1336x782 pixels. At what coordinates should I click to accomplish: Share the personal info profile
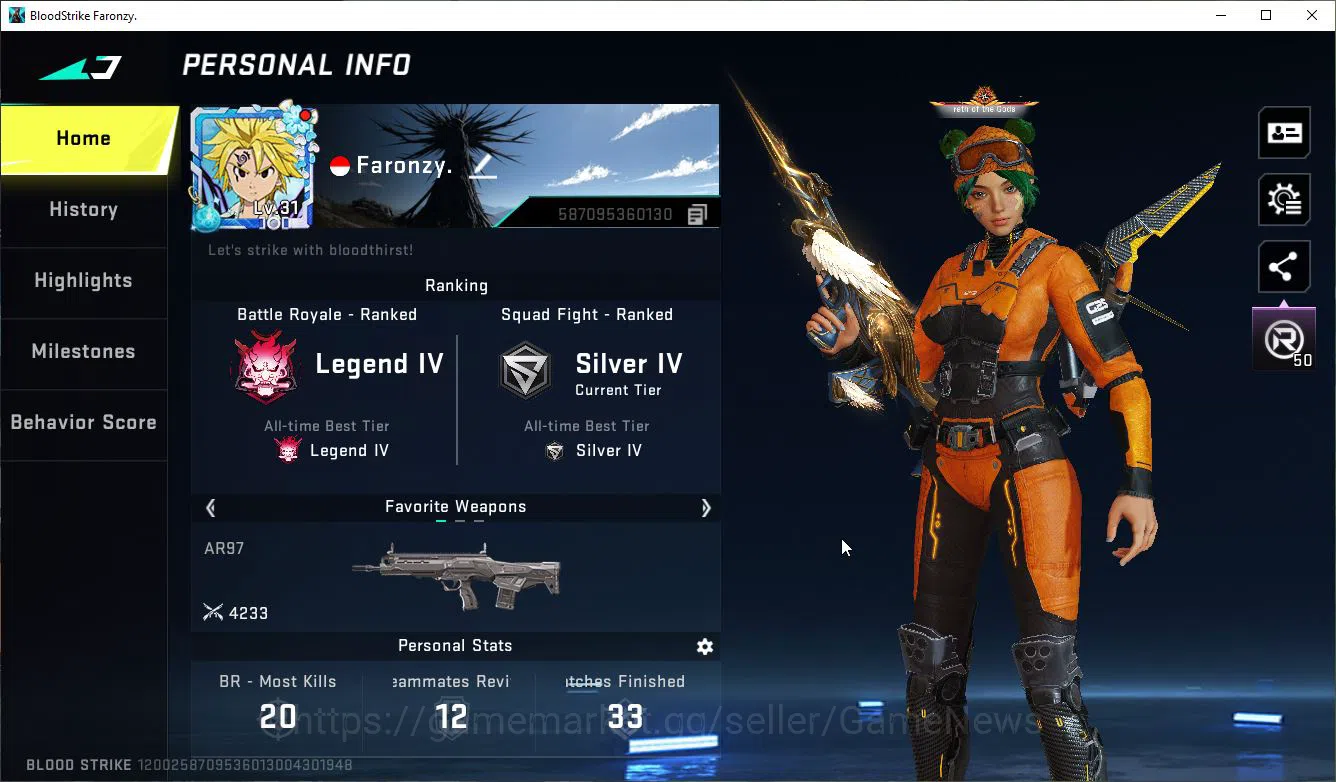click(x=1284, y=267)
